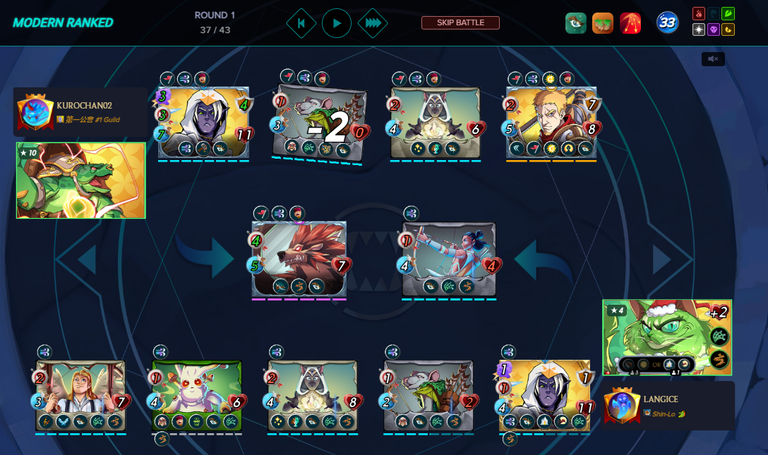Speed up the battle with fast-forward
This screenshot has width=768, height=455.
tap(372, 23)
